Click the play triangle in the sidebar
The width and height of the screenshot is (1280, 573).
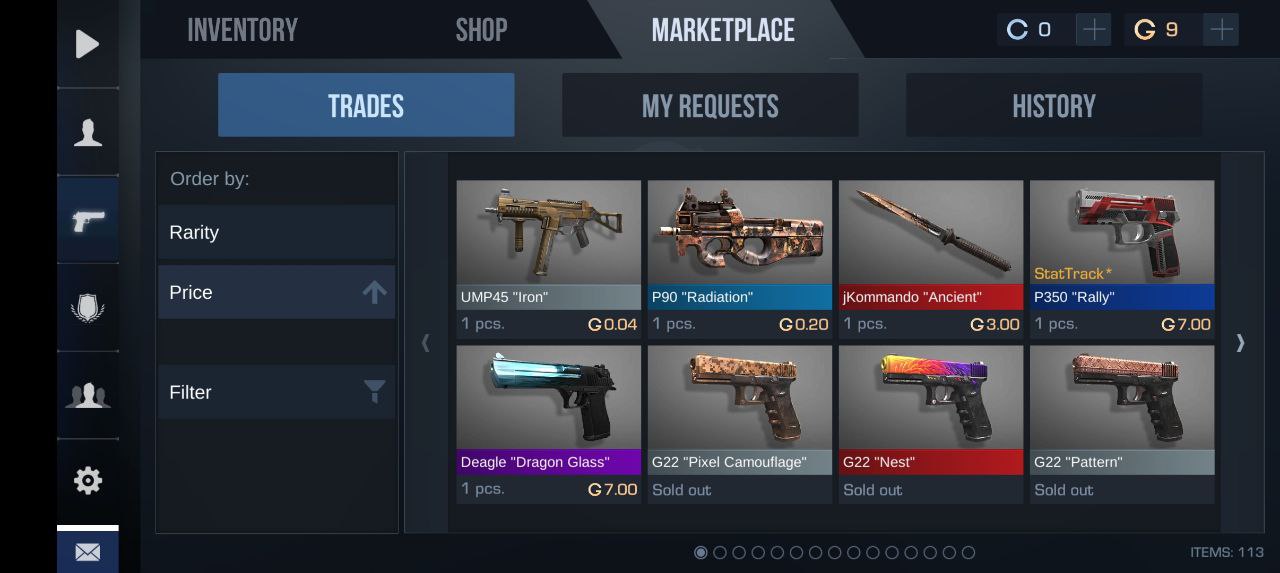88,44
